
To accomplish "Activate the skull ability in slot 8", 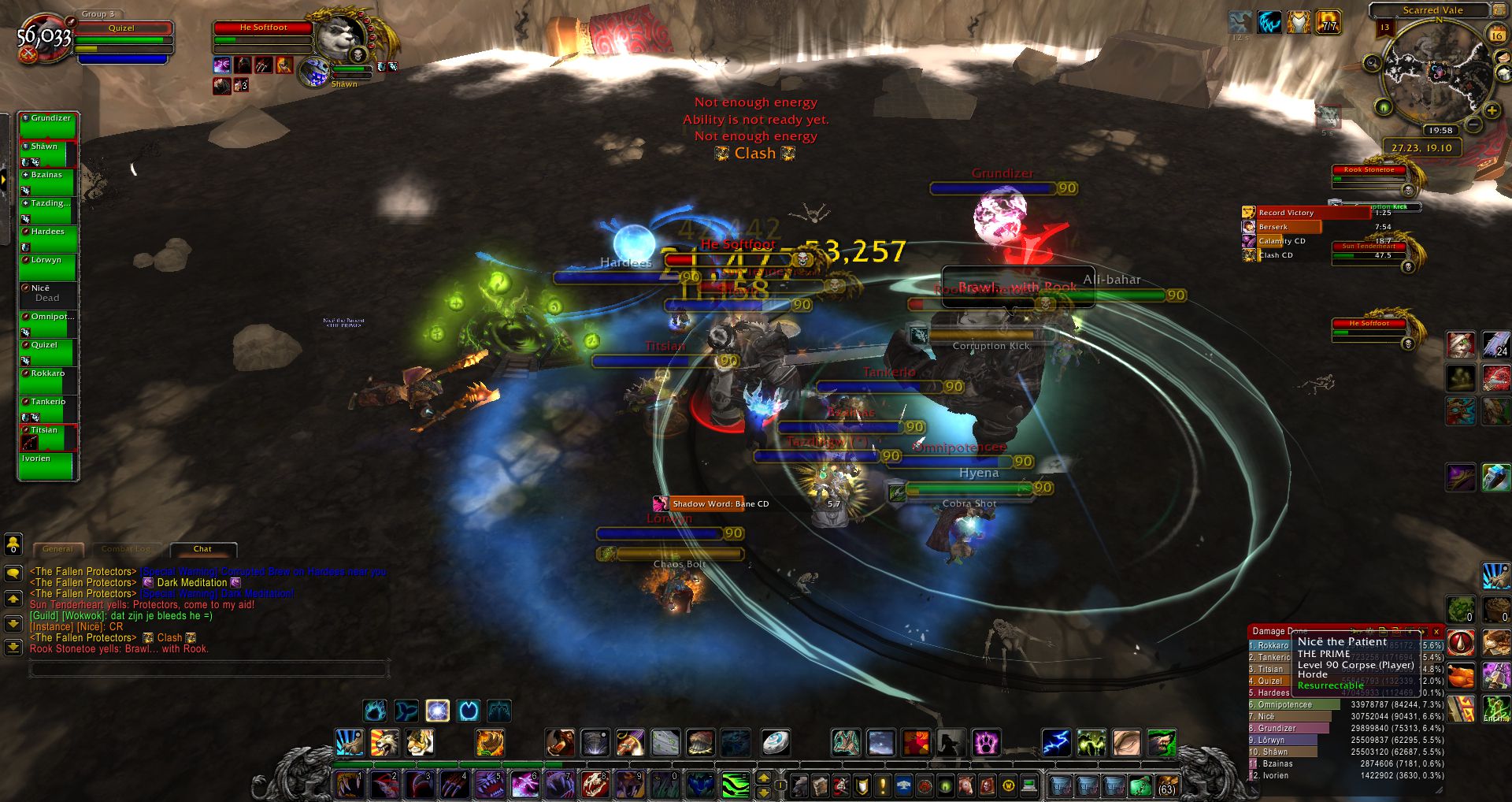I will tap(595, 785).
